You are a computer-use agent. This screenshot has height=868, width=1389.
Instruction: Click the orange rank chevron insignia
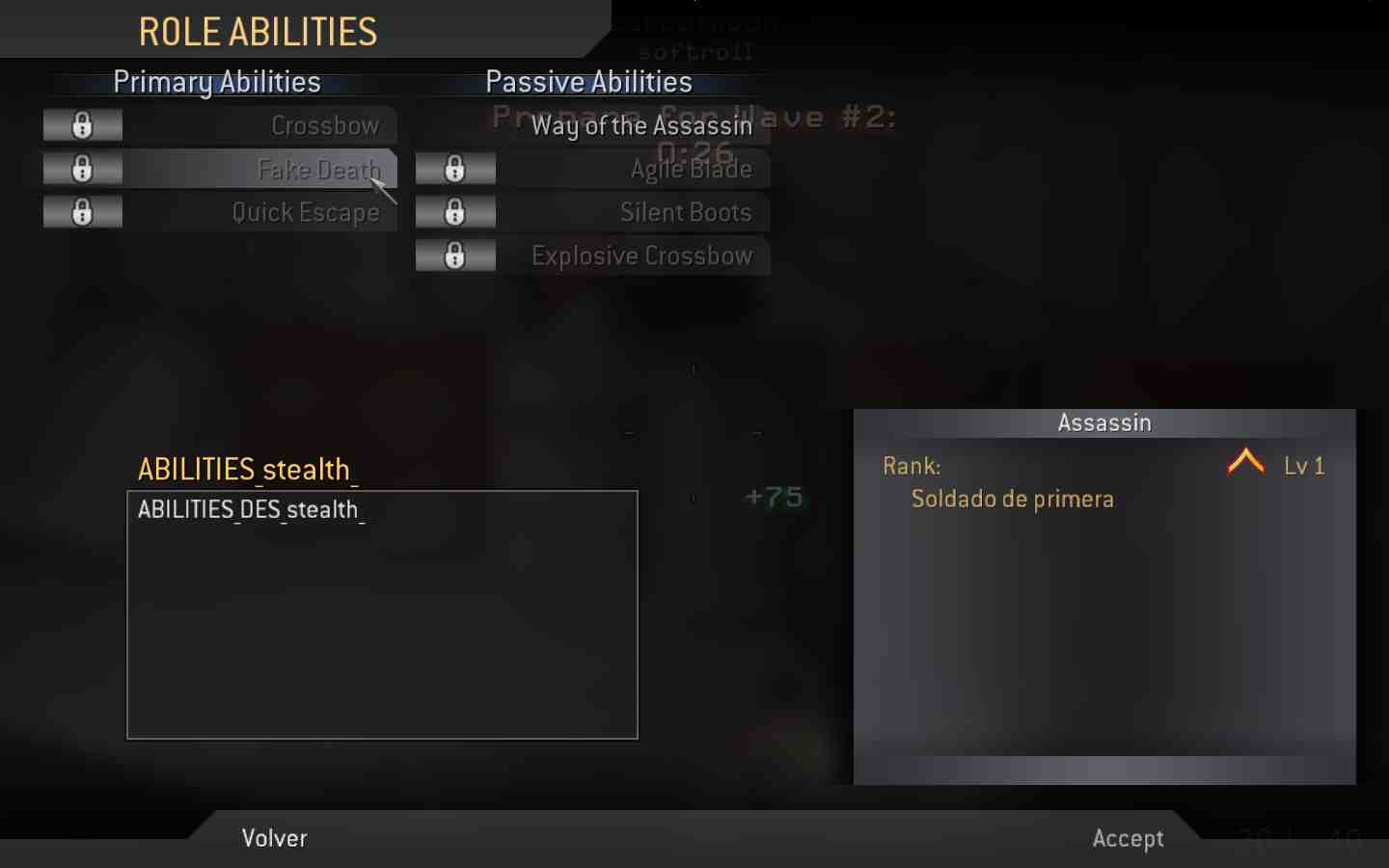point(1245,464)
